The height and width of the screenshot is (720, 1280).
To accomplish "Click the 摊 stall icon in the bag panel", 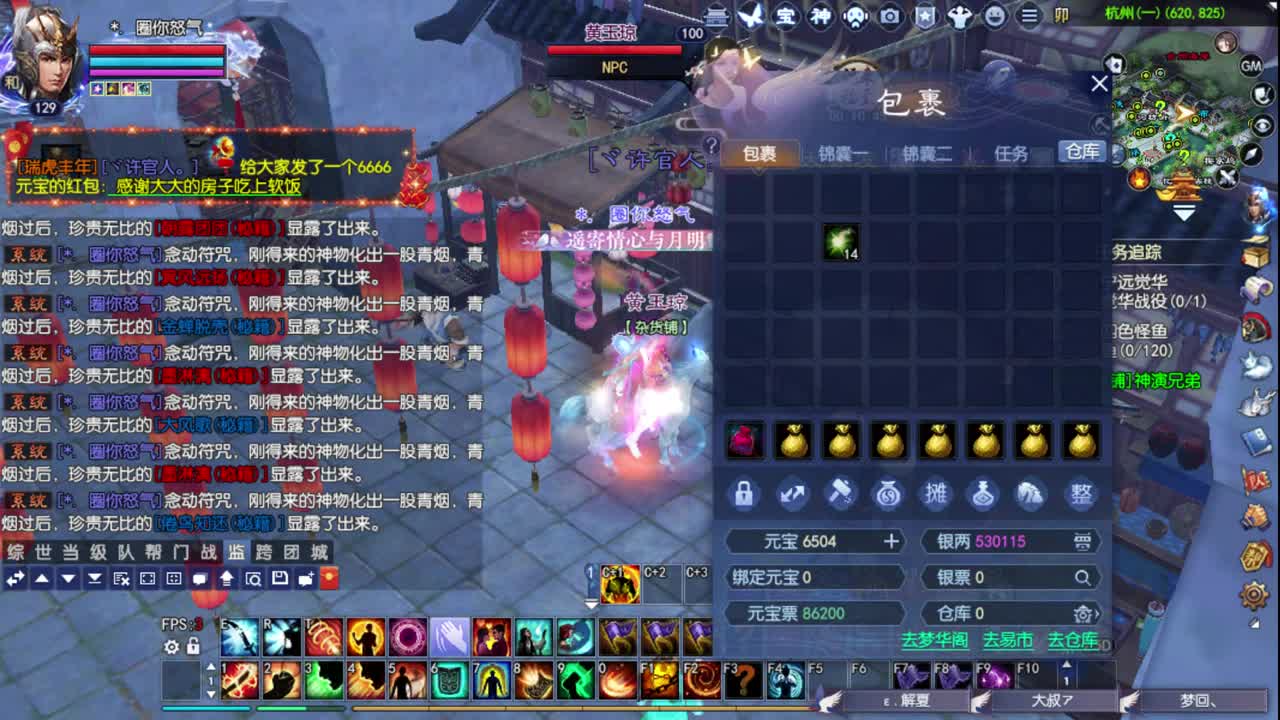I will click(x=936, y=494).
